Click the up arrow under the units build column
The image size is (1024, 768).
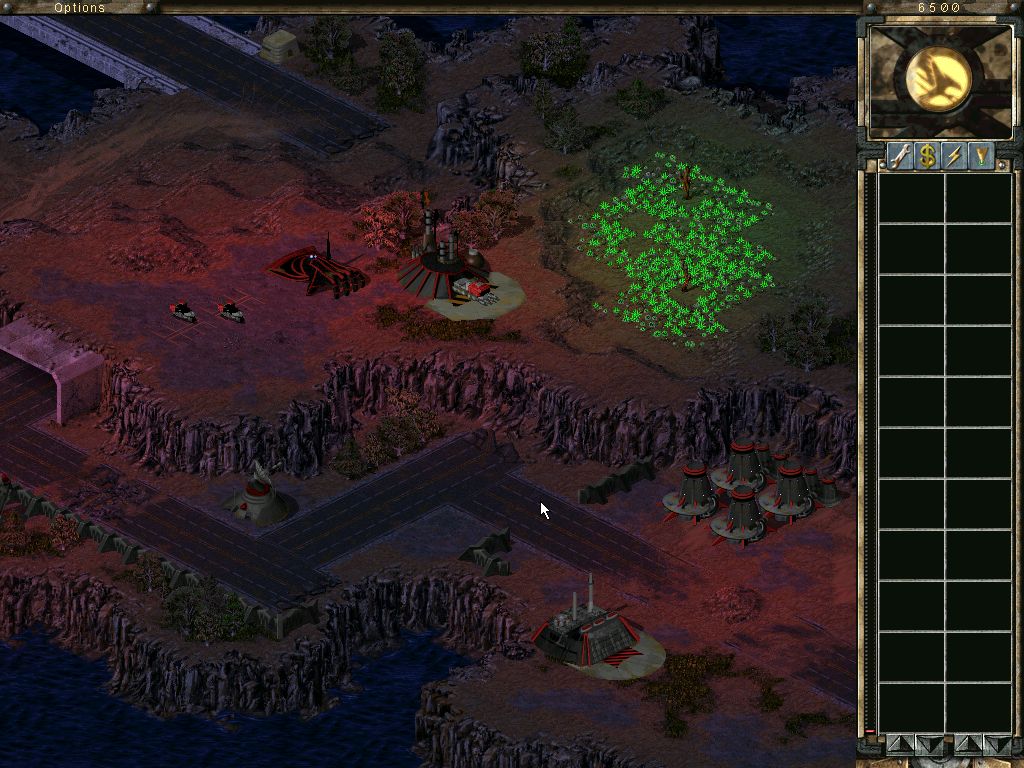click(968, 744)
